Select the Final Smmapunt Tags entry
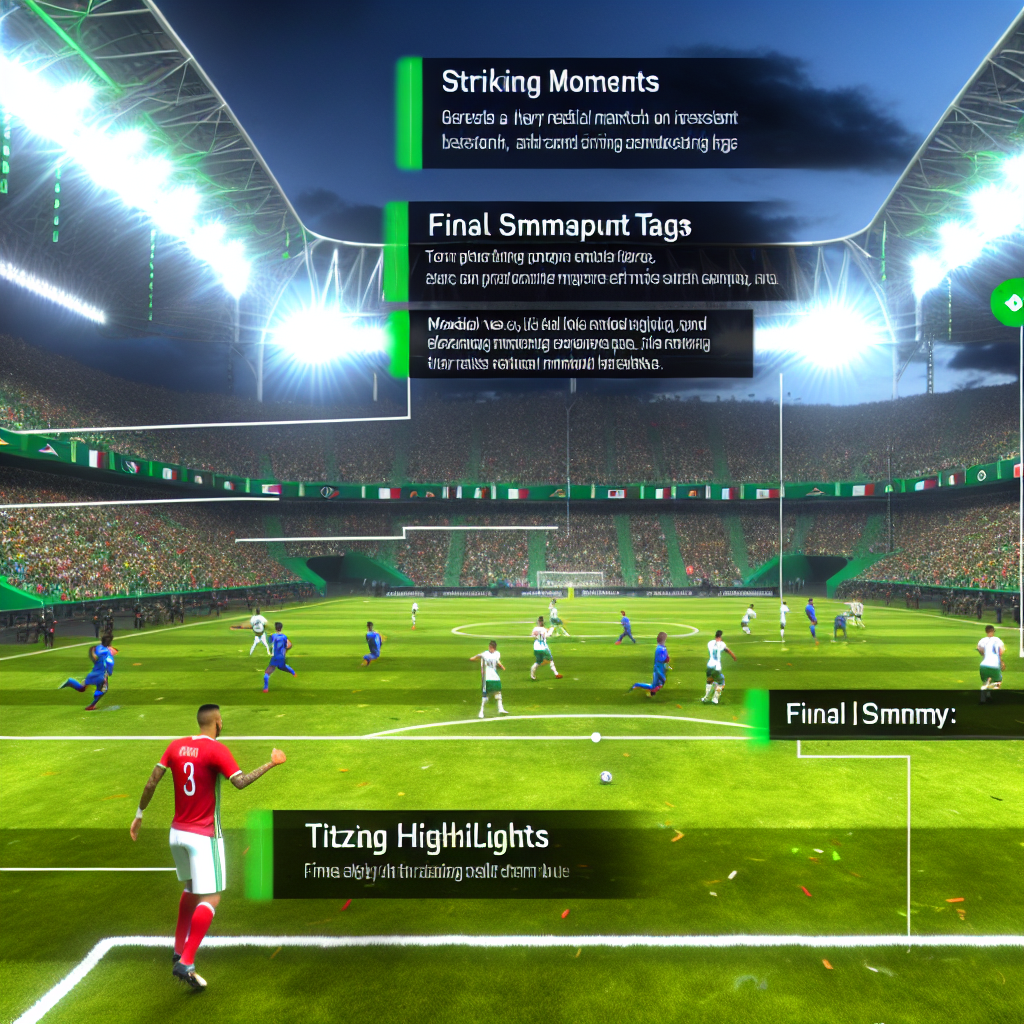The image size is (1024, 1024). (559, 227)
